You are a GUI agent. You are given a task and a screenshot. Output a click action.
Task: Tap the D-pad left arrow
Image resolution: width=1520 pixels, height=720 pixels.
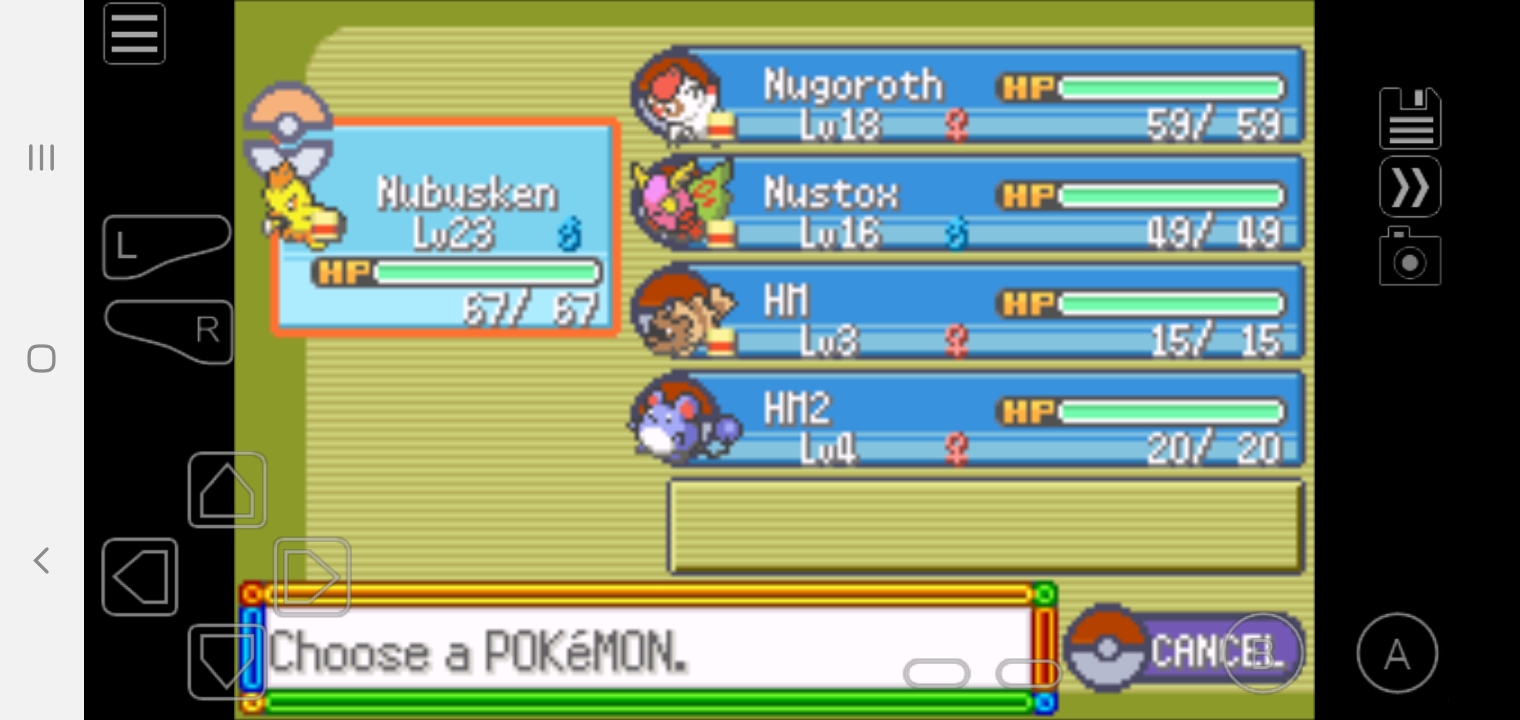(140, 577)
